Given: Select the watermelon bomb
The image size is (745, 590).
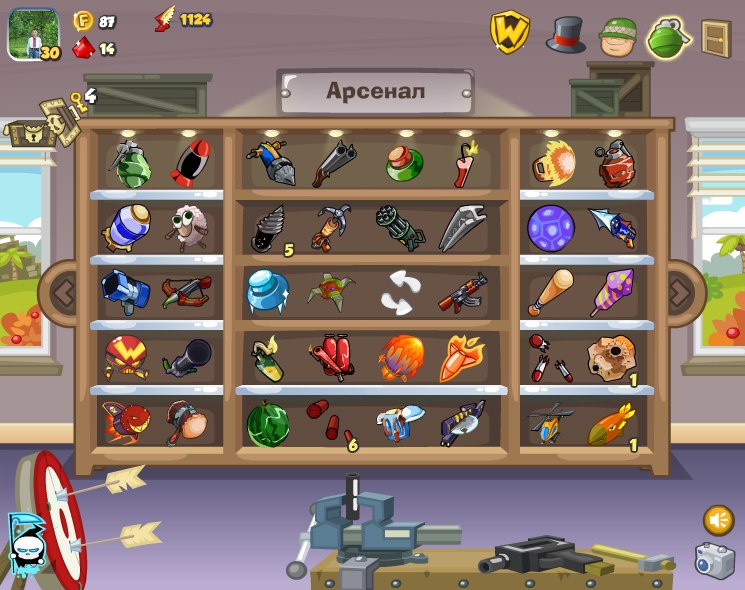Looking at the screenshot, I should [x=268, y=424].
